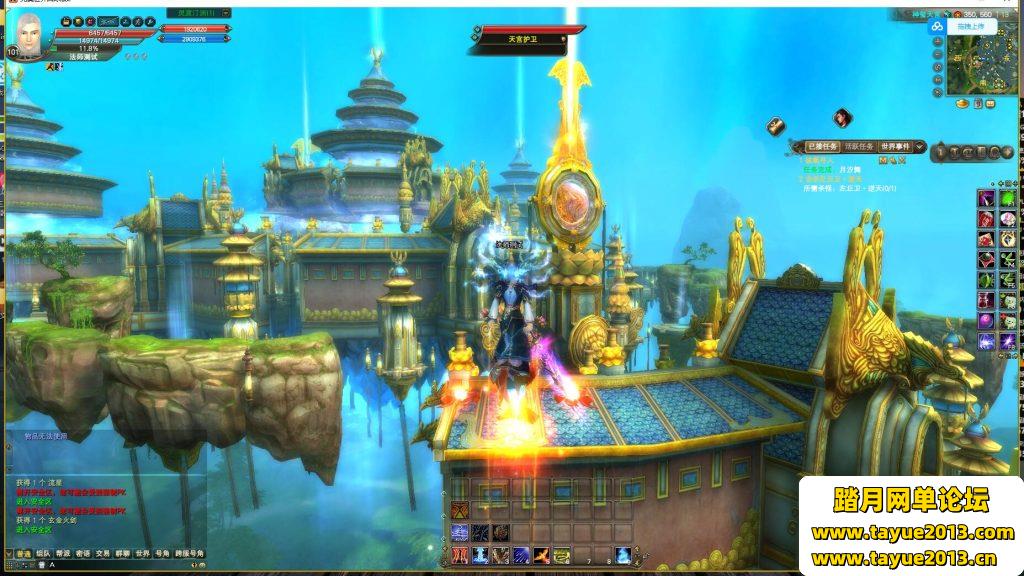Show the 已接任务 quest list tab
Image resolution: width=1024 pixels, height=576 pixels.
coord(823,147)
